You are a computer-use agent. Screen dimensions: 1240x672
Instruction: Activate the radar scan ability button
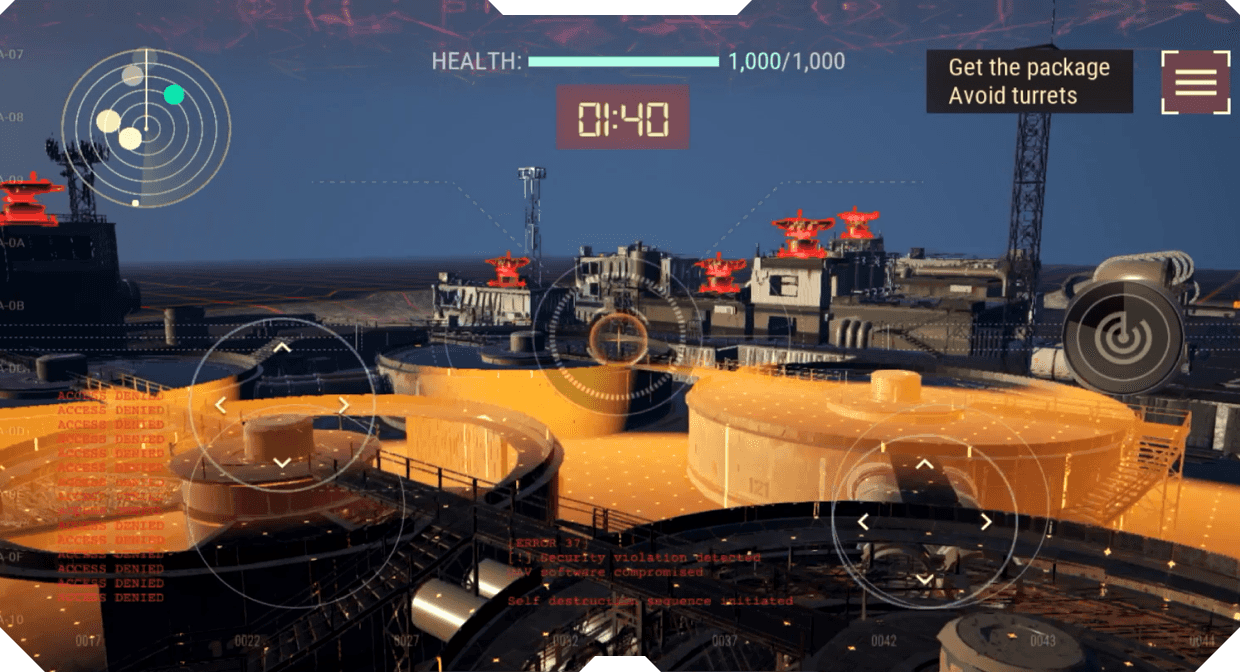click(x=1123, y=336)
